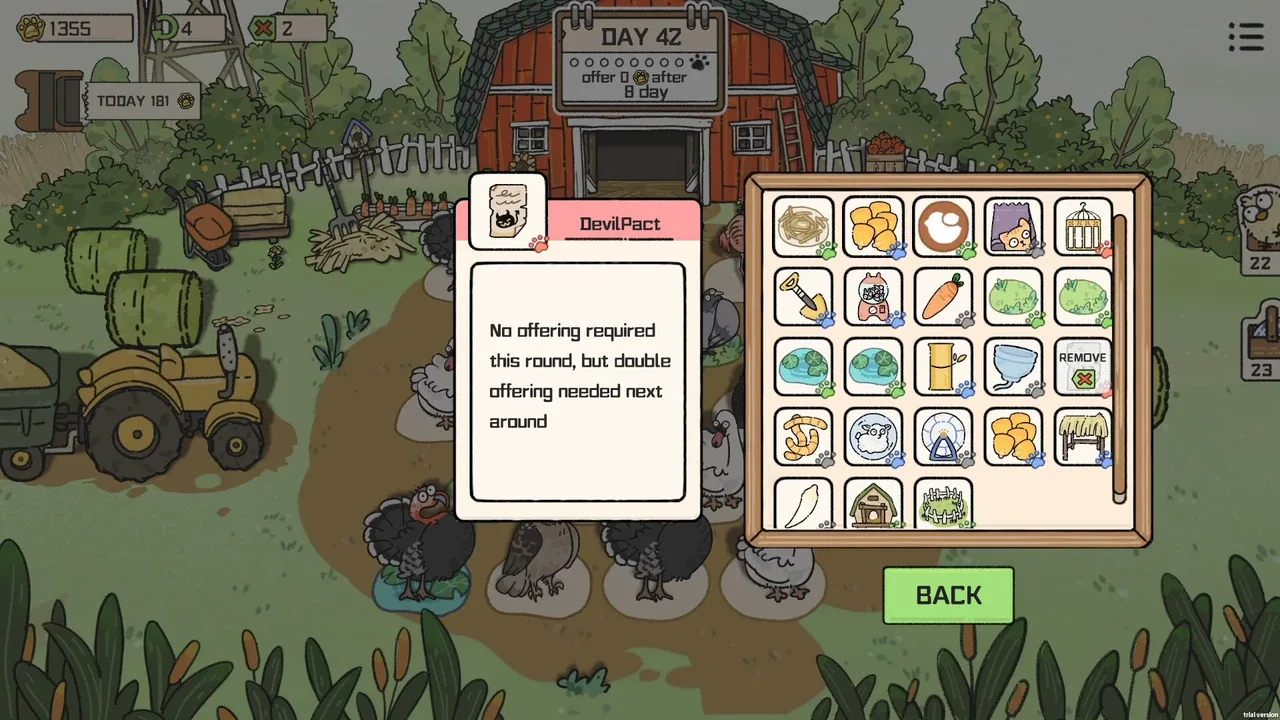
Task: Remove the DevilPact item
Action: 1083,365
